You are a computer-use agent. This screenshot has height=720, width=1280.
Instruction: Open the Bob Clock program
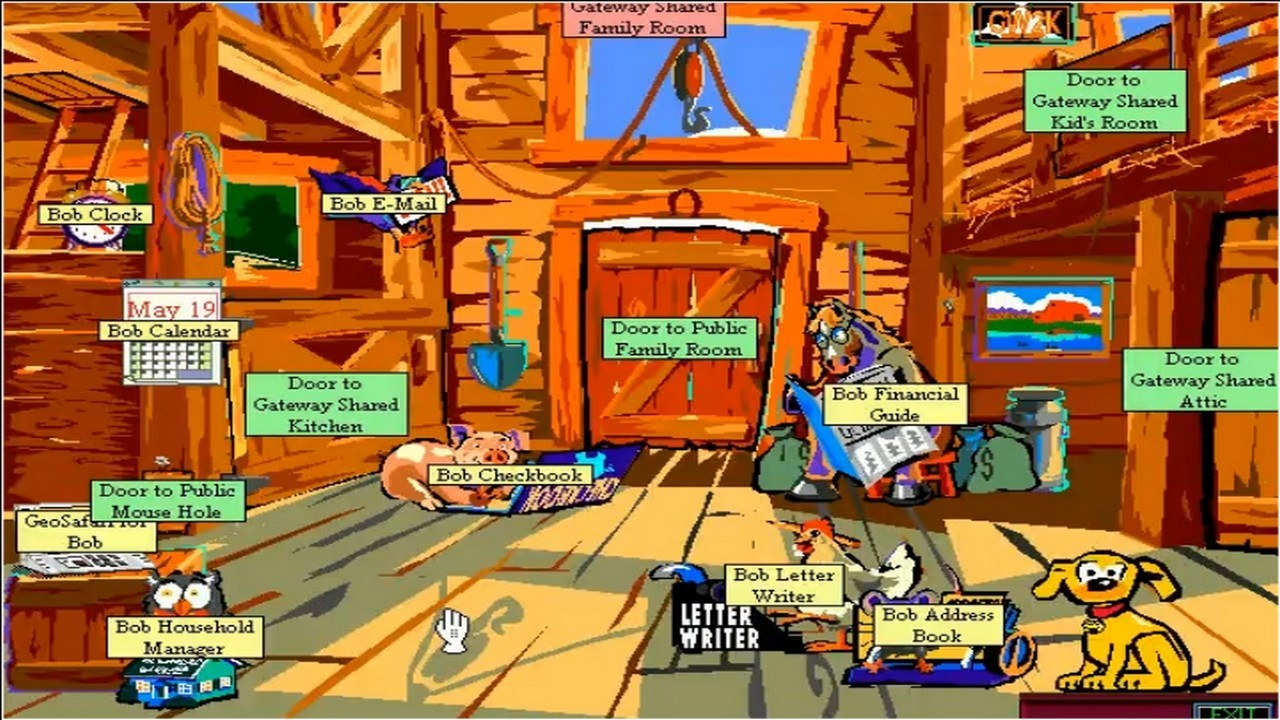click(x=95, y=215)
